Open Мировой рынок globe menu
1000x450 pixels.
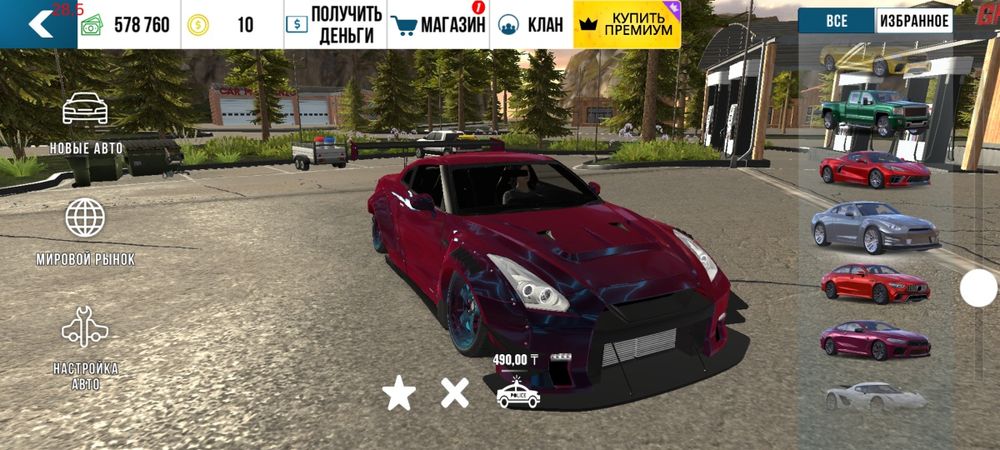click(86, 232)
